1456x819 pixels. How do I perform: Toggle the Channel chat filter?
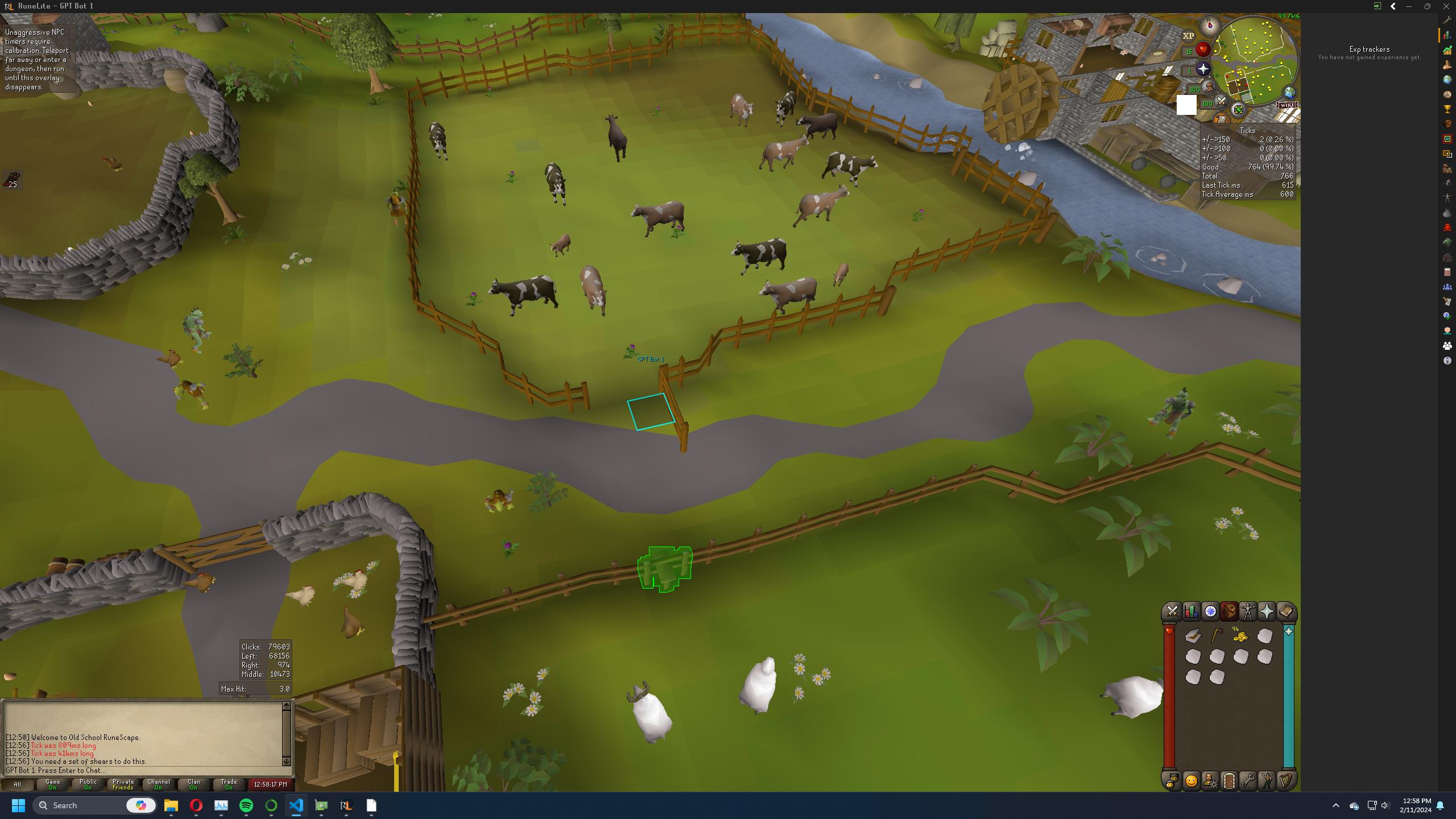158,784
